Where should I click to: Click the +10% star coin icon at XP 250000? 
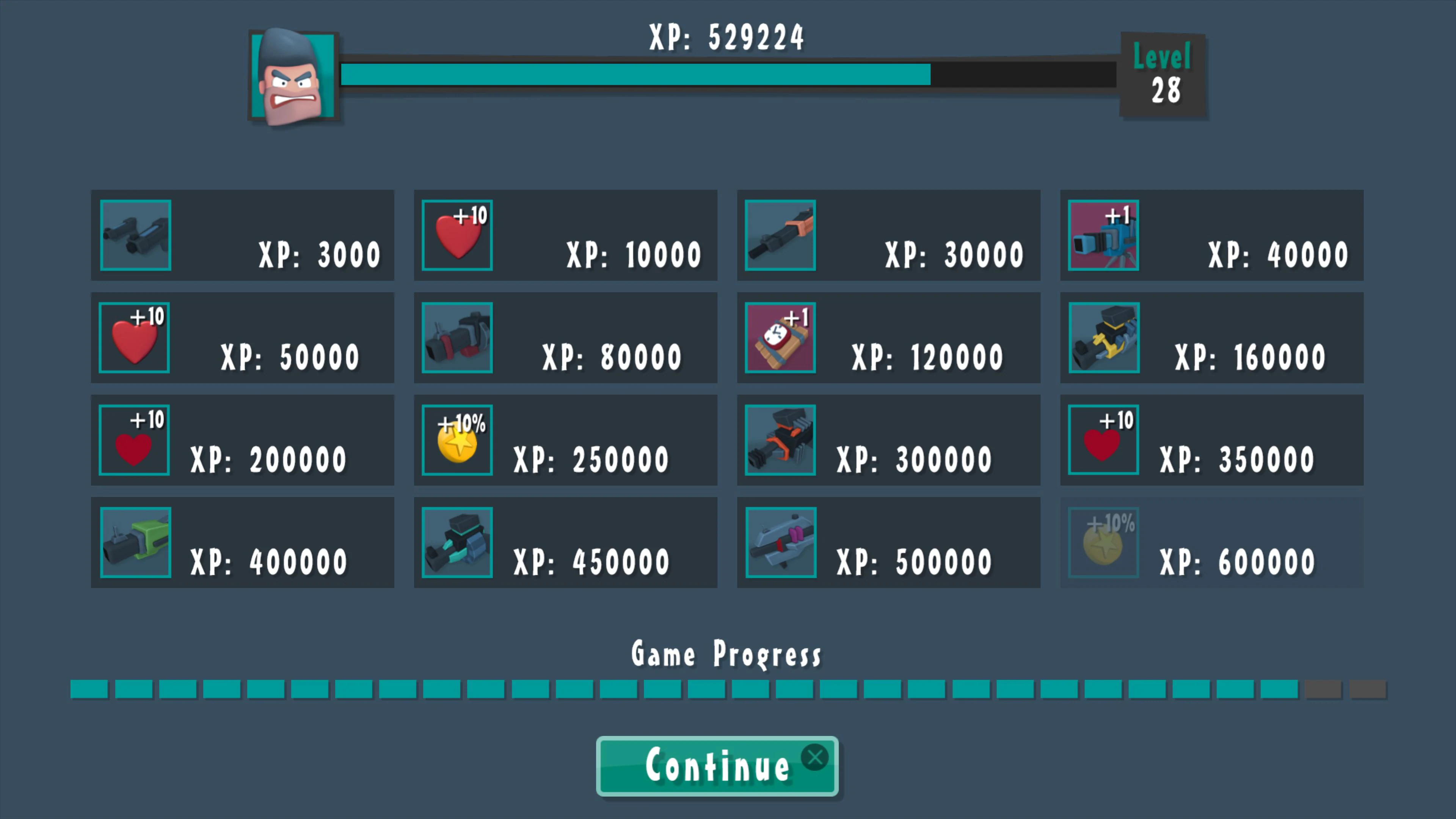pyautogui.click(x=457, y=440)
